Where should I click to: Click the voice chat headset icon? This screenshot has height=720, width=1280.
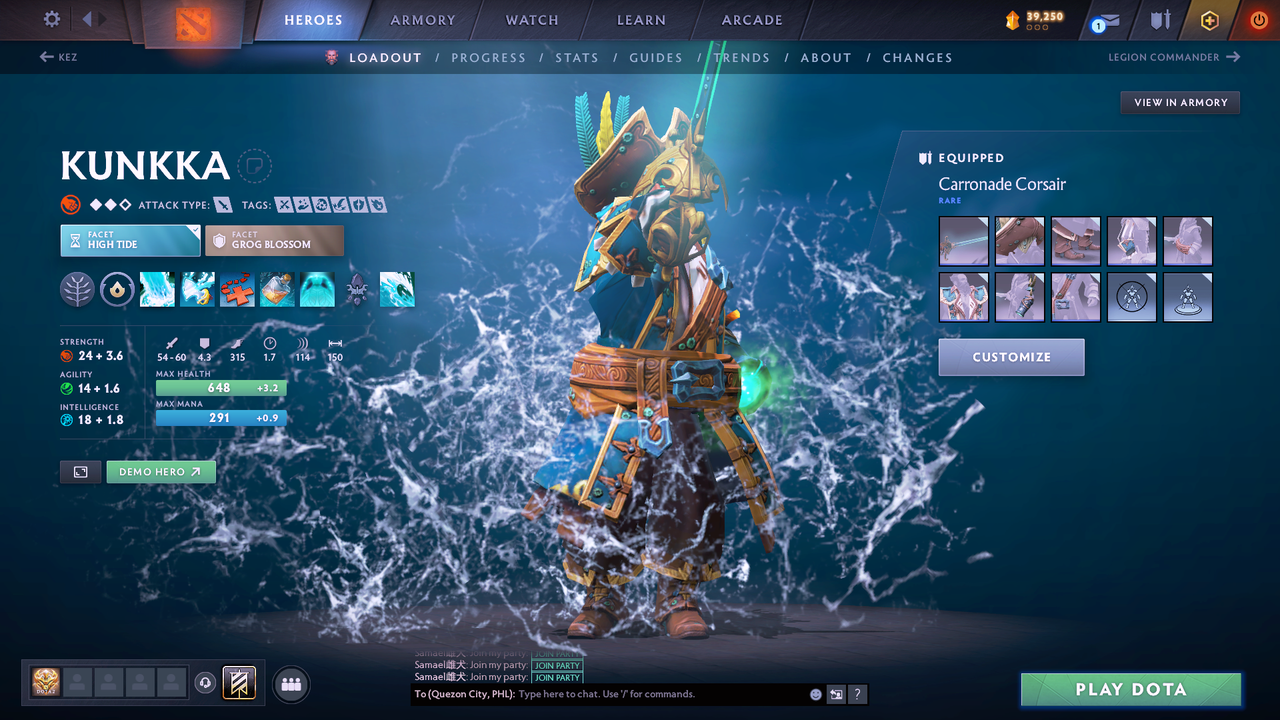click(x=207, y=683)
